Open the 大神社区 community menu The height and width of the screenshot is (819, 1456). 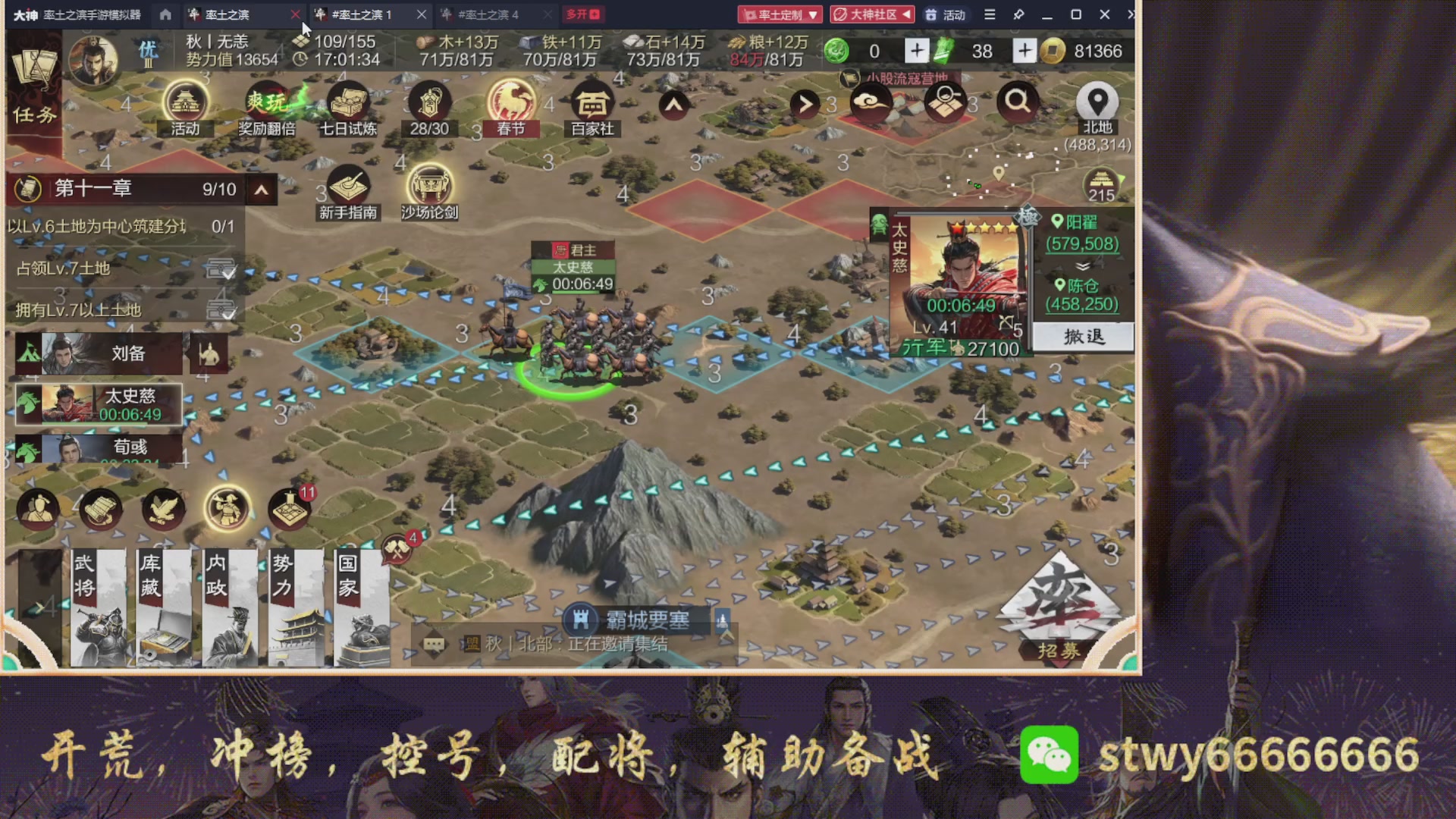[x=871, y=14]
